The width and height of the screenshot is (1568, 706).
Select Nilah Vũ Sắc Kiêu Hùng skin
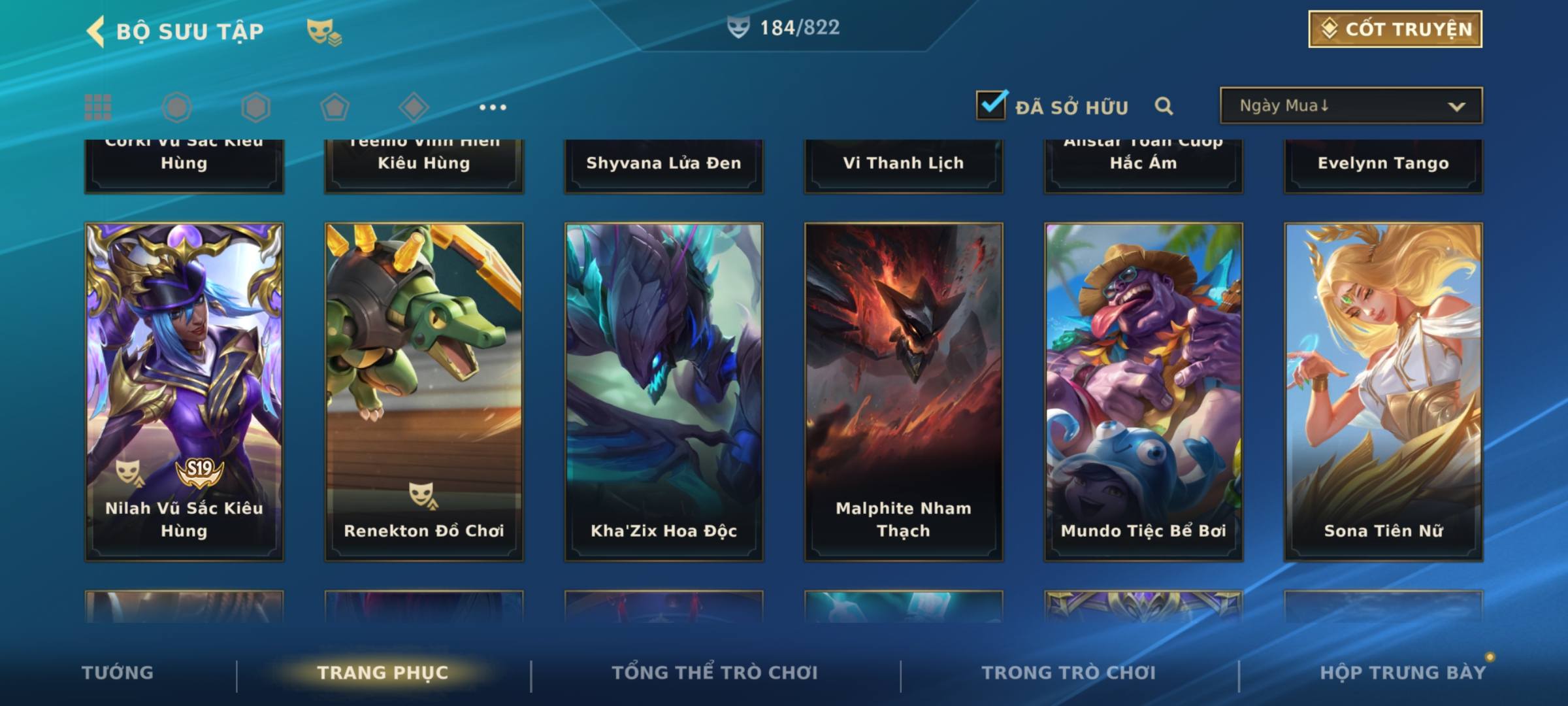pos(184,391)
